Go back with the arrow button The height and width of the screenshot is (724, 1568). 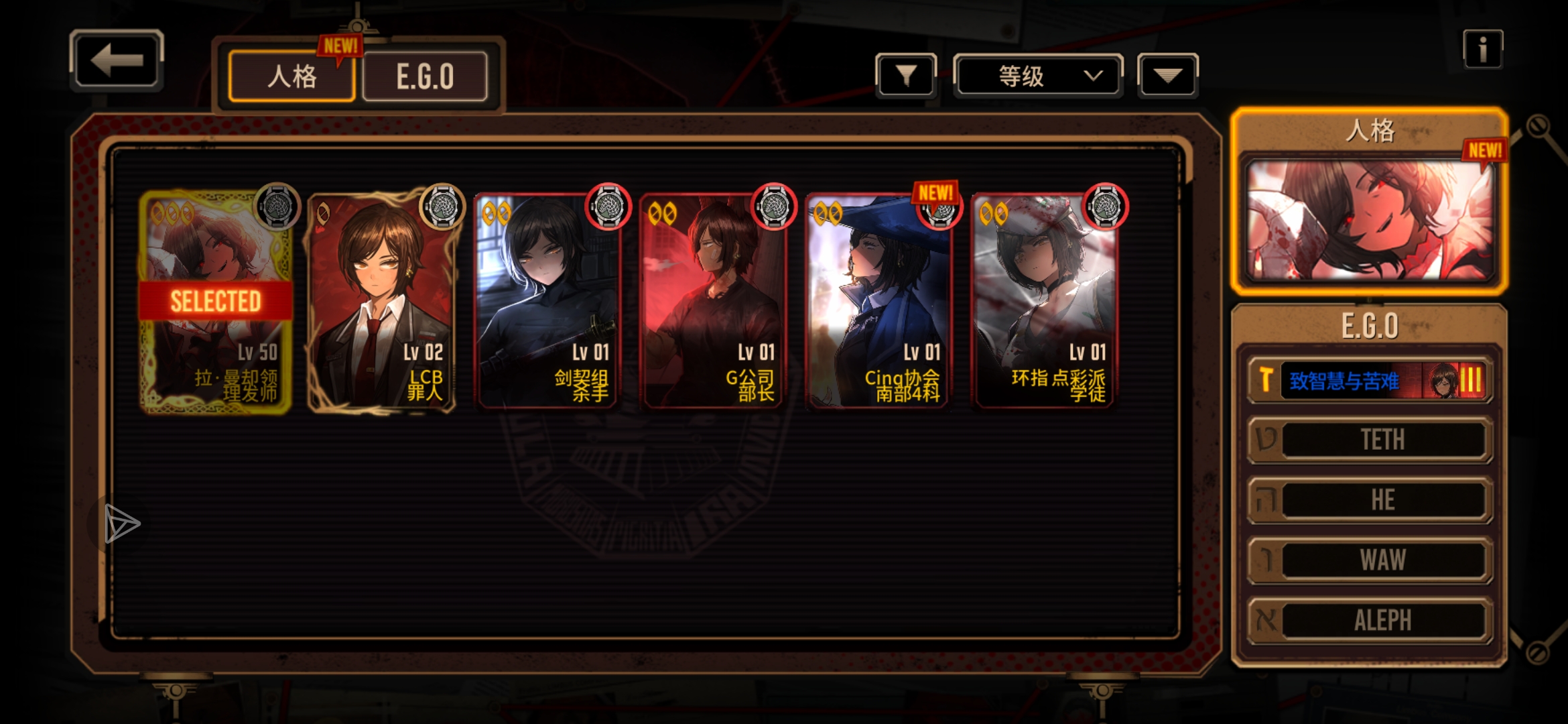[117, 60]
